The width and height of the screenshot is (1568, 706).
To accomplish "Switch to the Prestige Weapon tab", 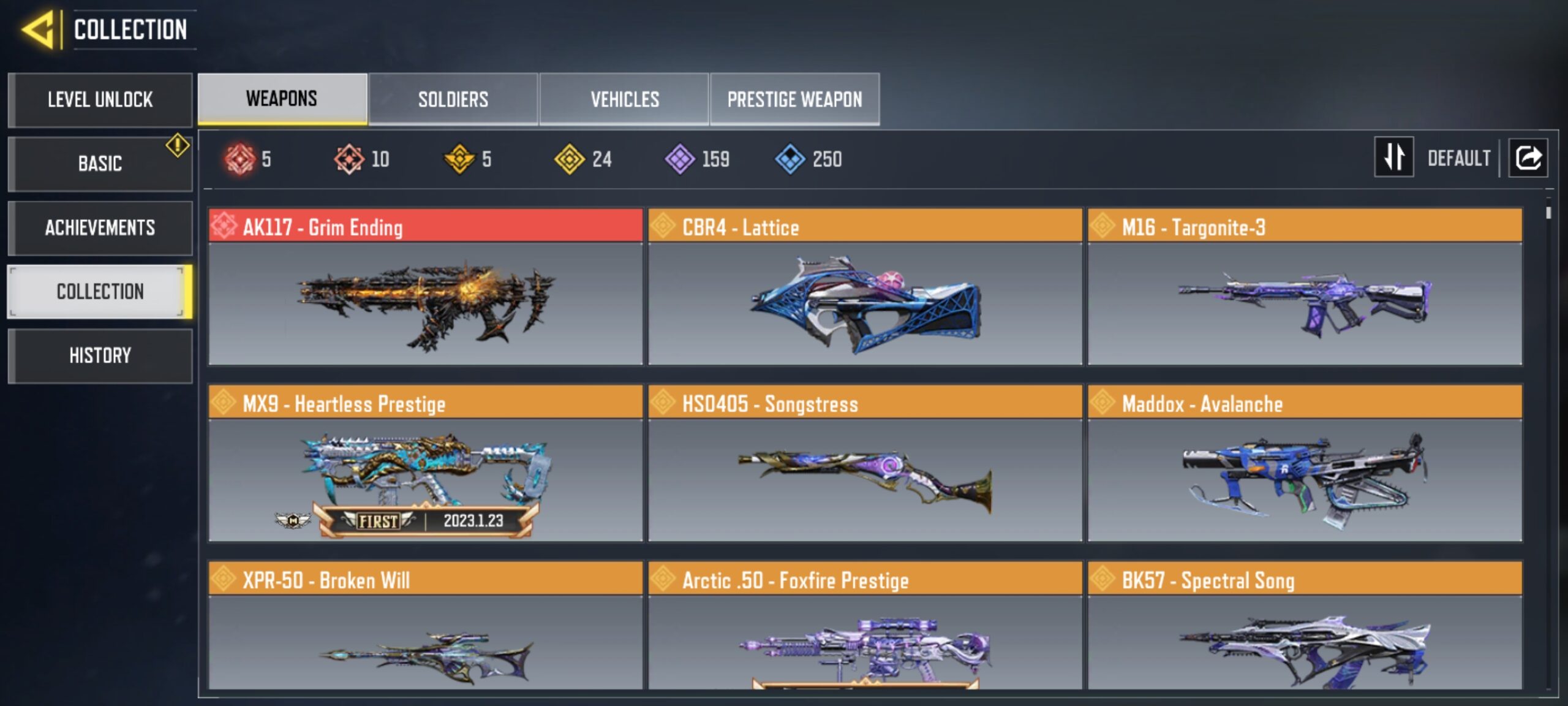I will coord(794,99).
